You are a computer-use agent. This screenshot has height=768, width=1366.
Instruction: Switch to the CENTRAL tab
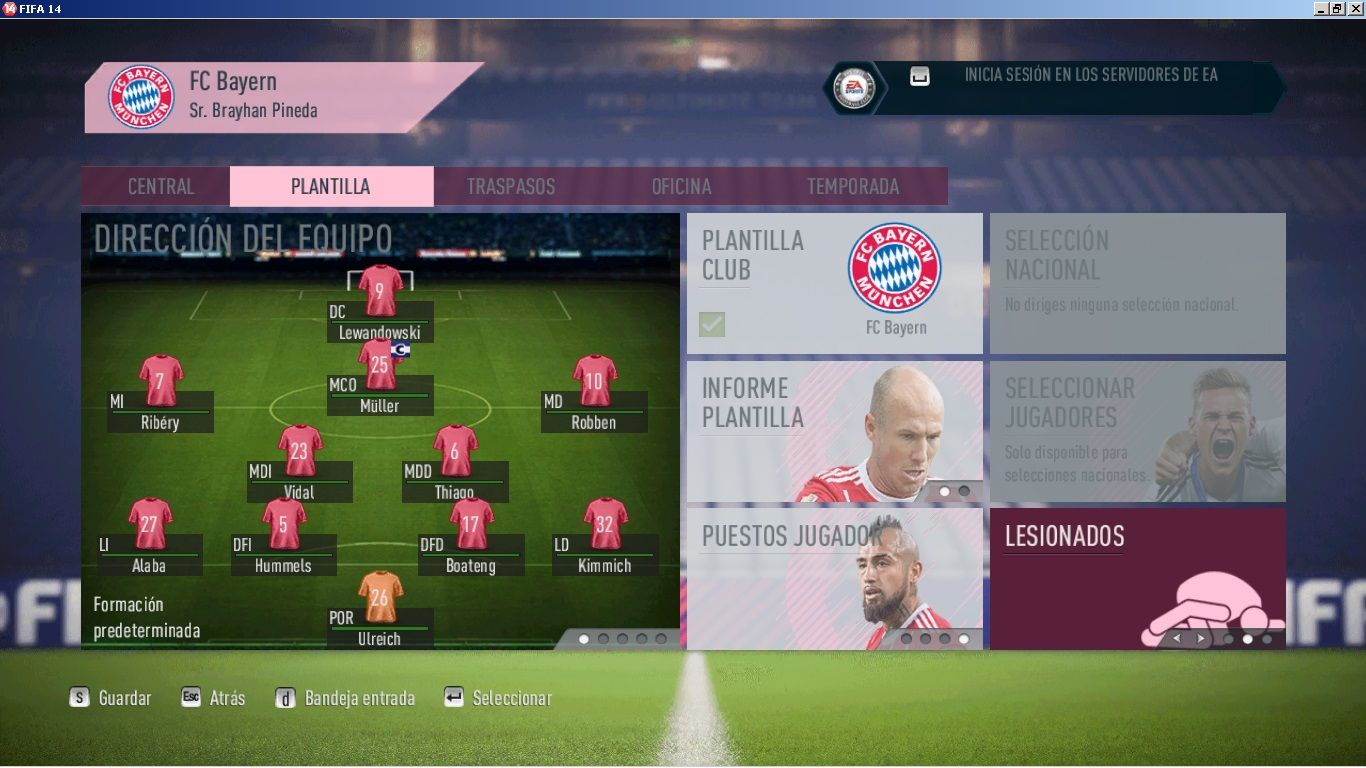[161, 187]
